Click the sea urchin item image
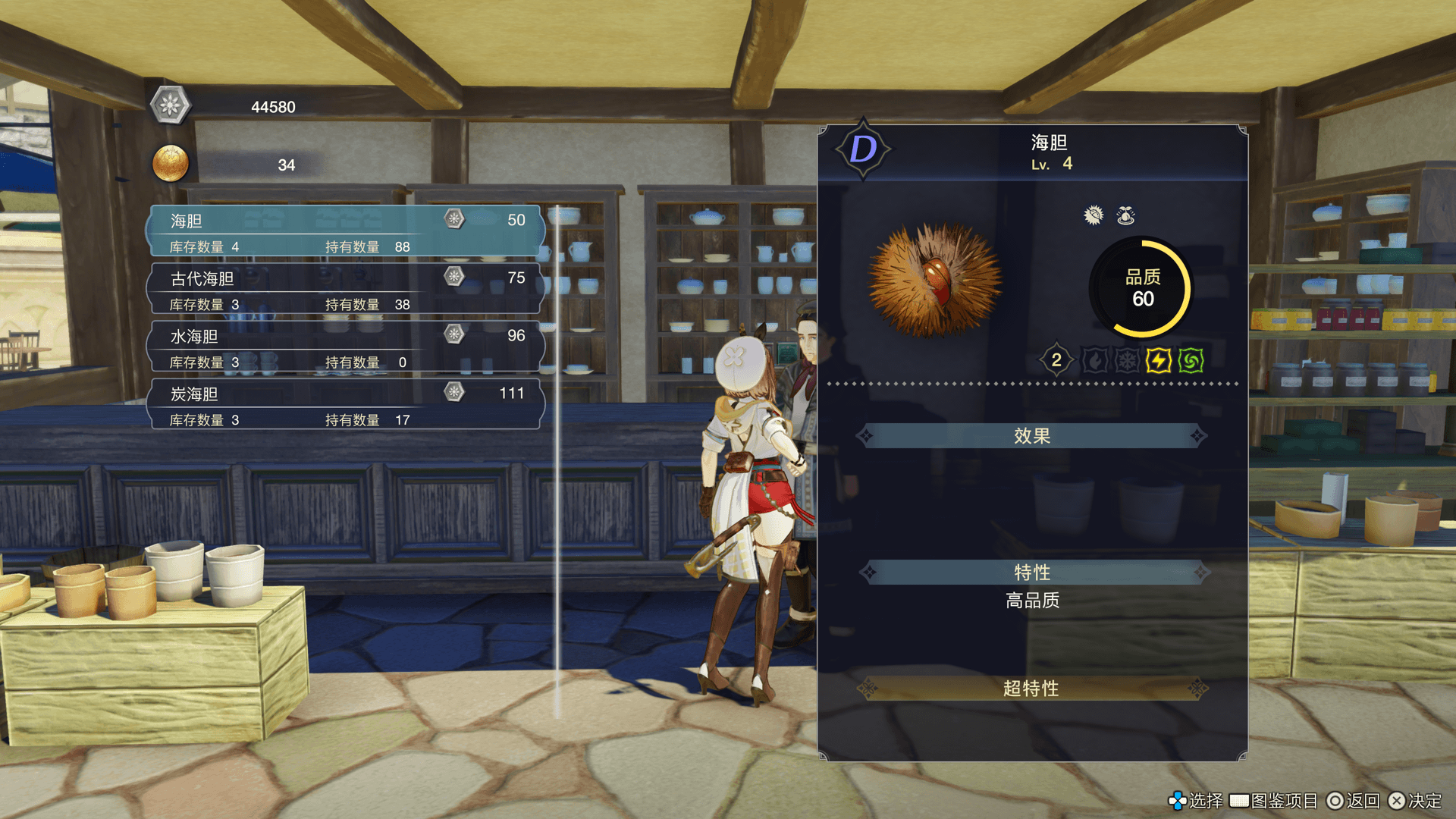 pos(935,281)
